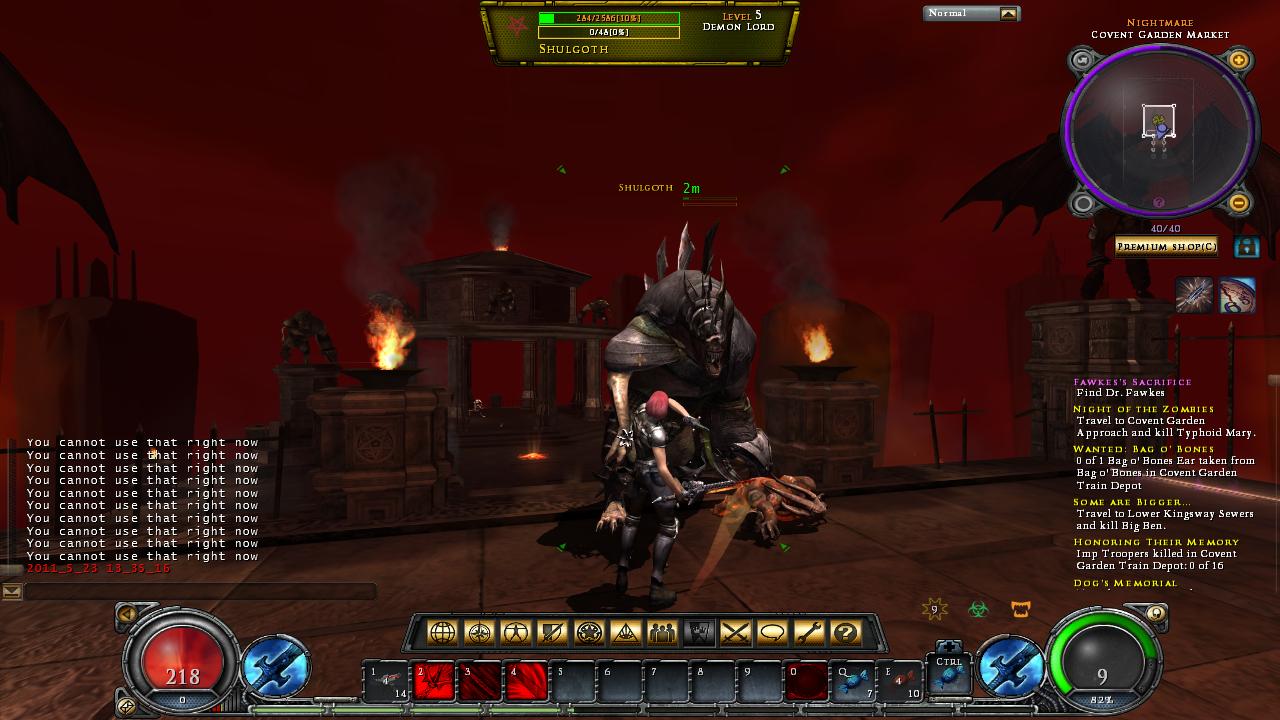Screen dimensions: 1280x720
Task: Click the Premium Shop button
Action: 1166,246
